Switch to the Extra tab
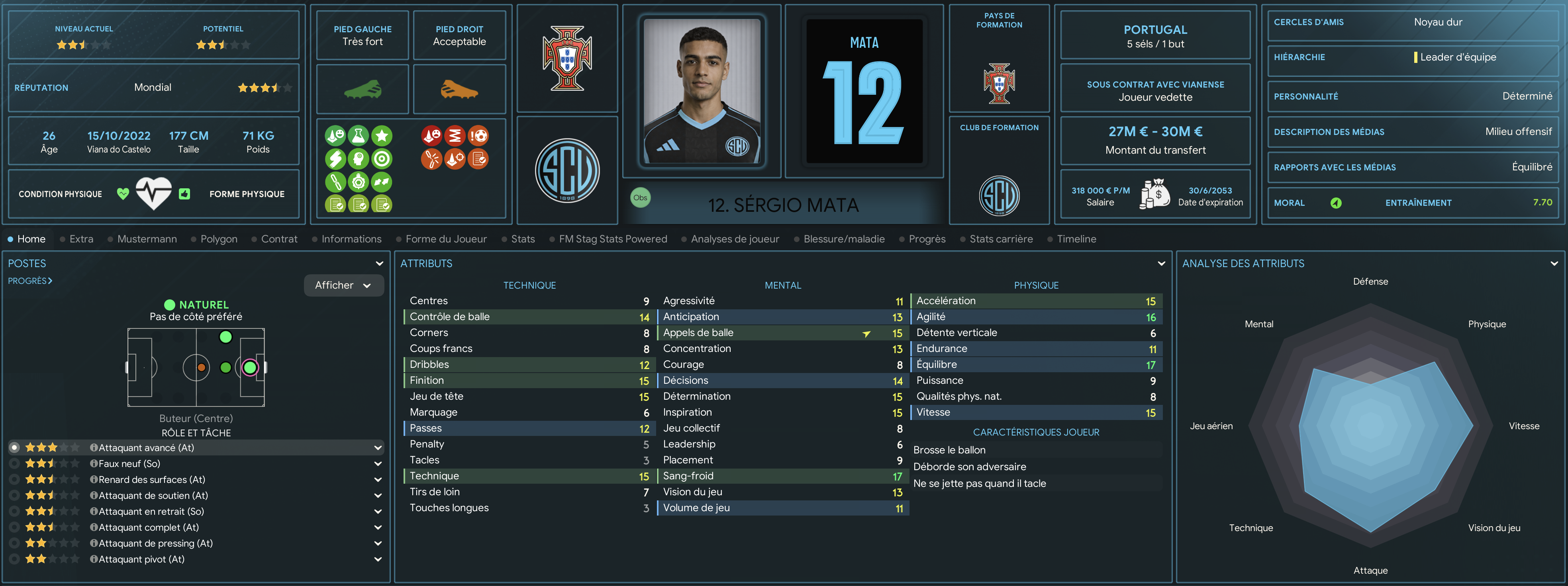Screen dimensions: 1568x586 point(81,239)
